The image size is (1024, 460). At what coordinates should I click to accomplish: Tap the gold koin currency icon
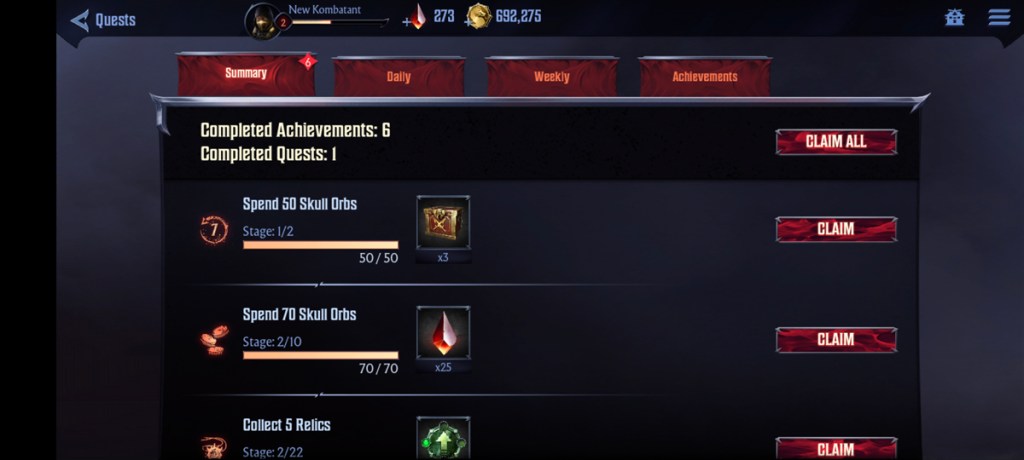[x=479, y=16]
